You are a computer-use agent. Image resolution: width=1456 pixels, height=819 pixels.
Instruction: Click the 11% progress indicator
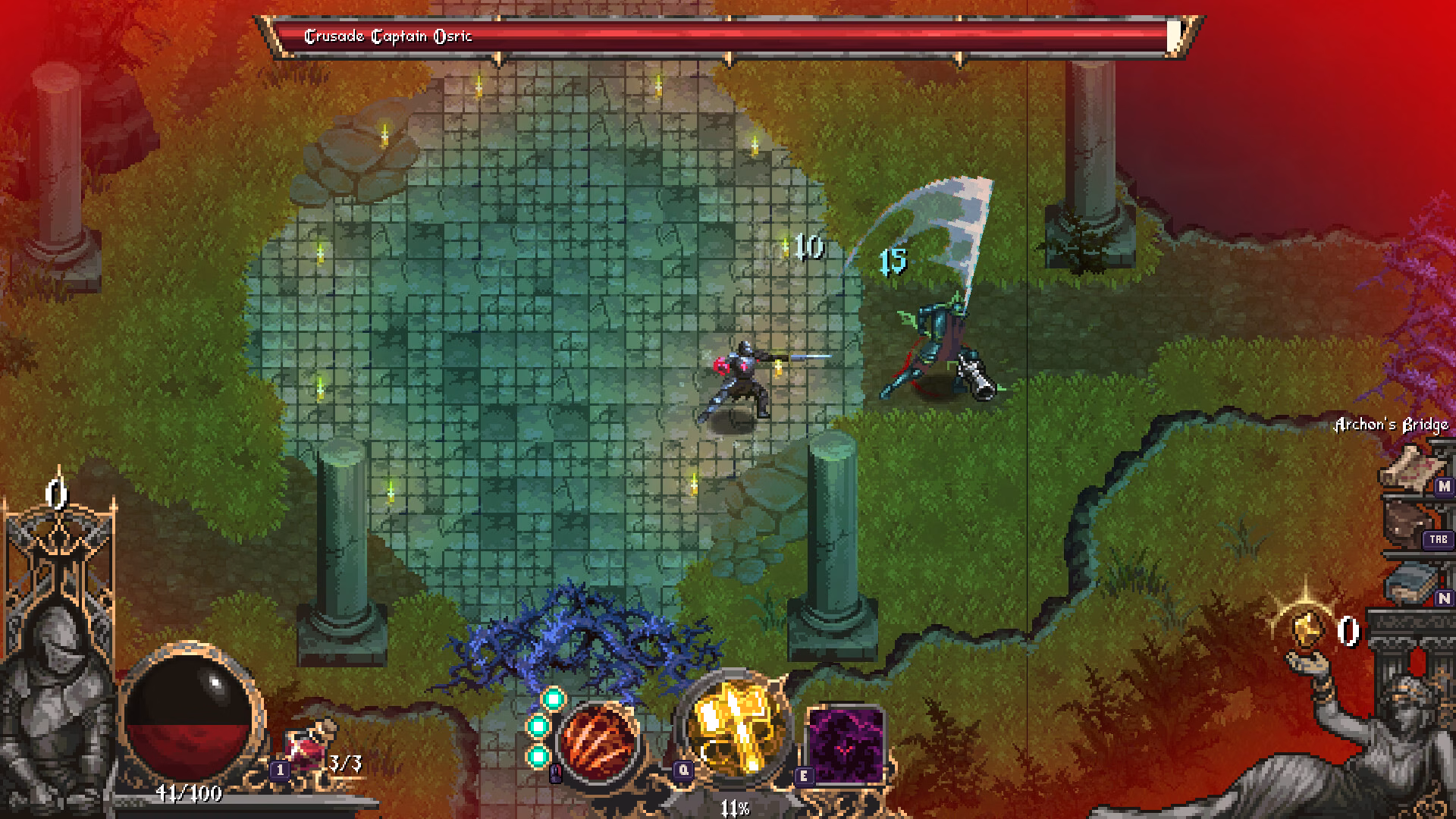[734, 808]
